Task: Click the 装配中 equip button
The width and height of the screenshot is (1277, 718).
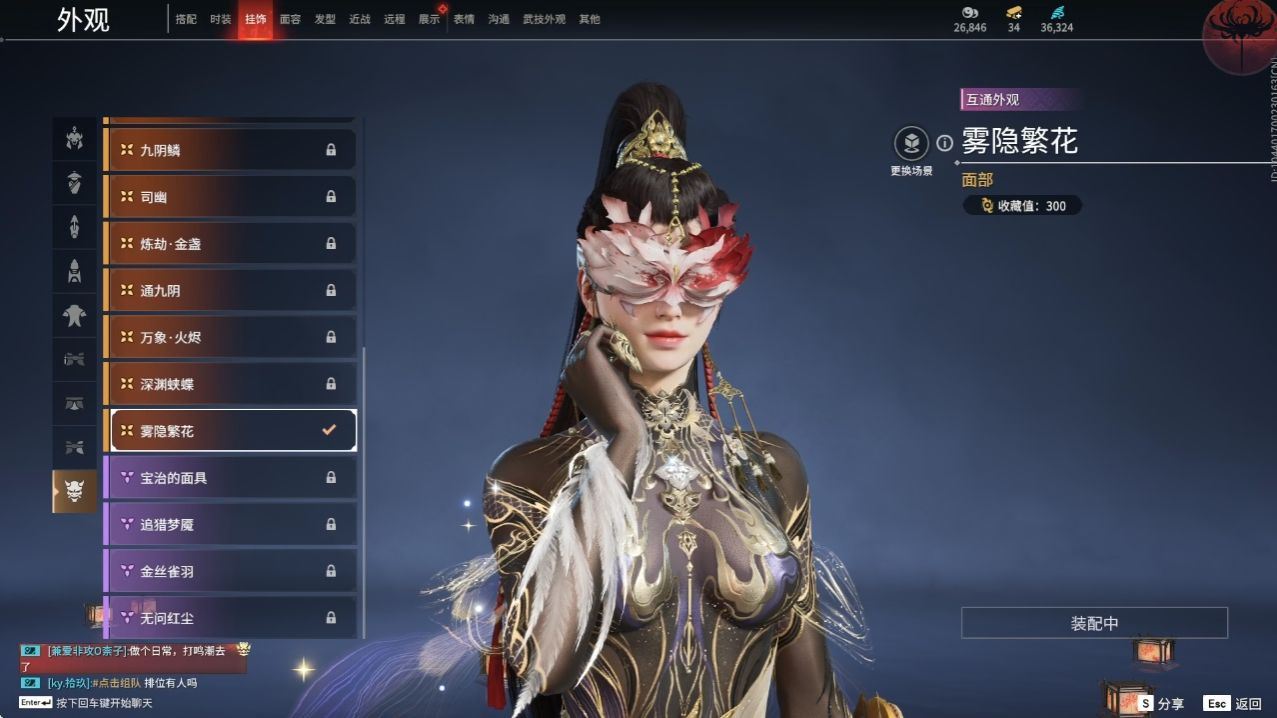Action: tap(1094, 623)
